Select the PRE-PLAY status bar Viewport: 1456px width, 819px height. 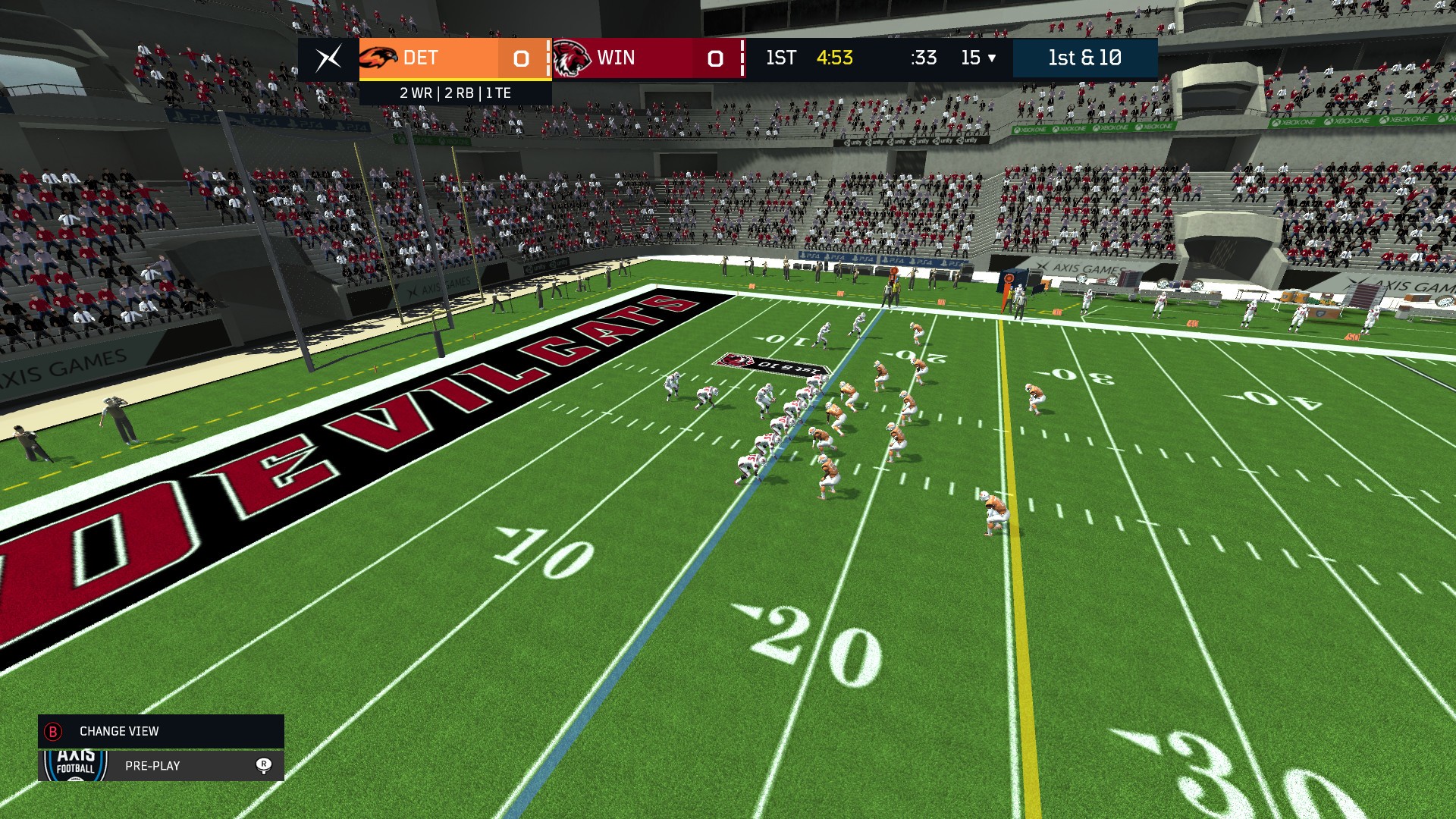pyautogui.click(x=151, y=766)
